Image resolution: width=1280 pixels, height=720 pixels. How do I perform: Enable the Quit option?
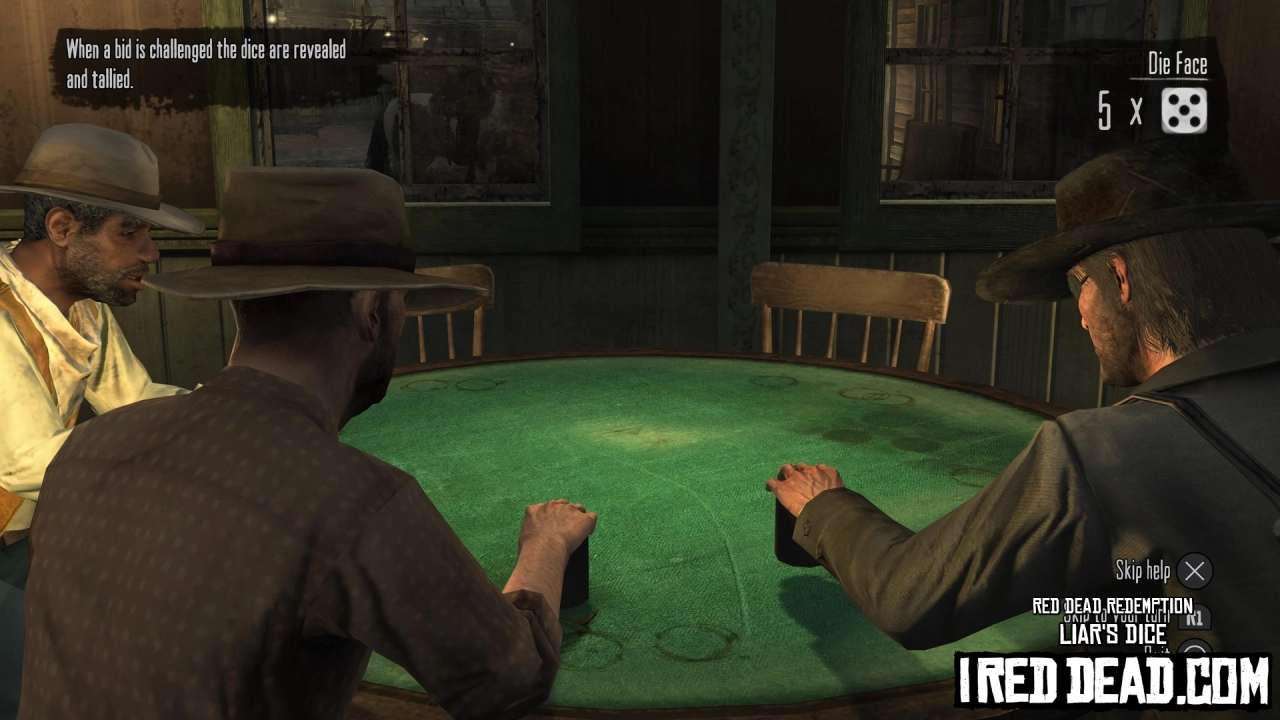click(x=1157, y=648)
